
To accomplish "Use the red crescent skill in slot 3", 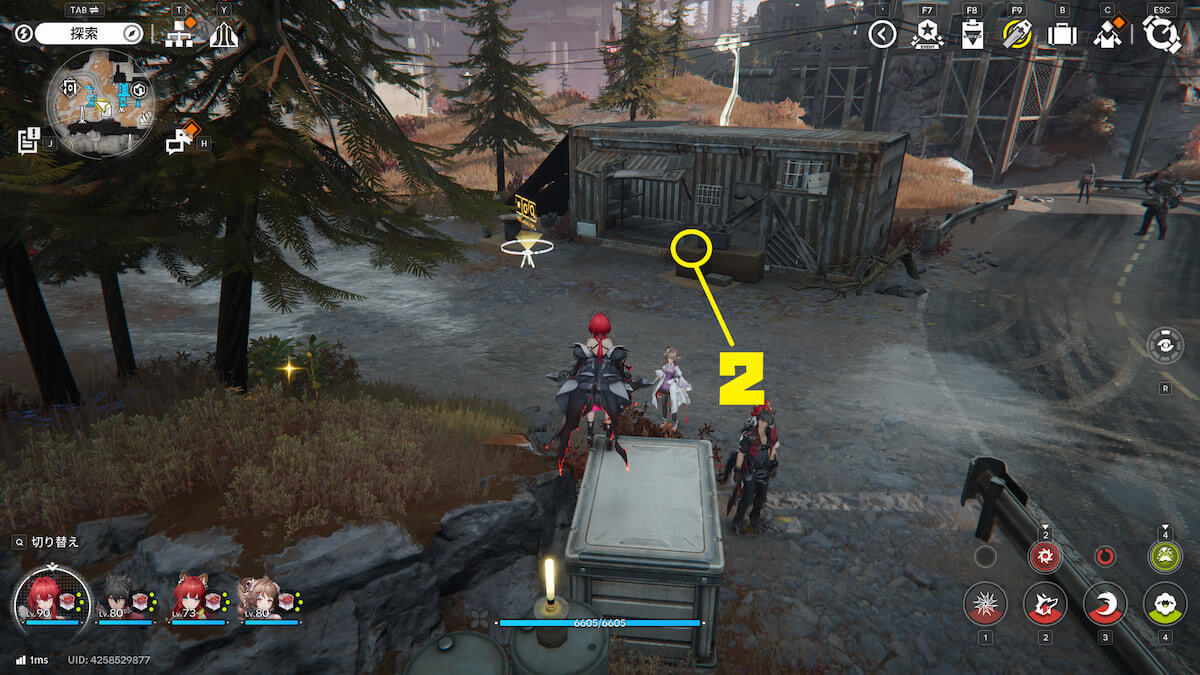I will click(x=1105, y=604).
